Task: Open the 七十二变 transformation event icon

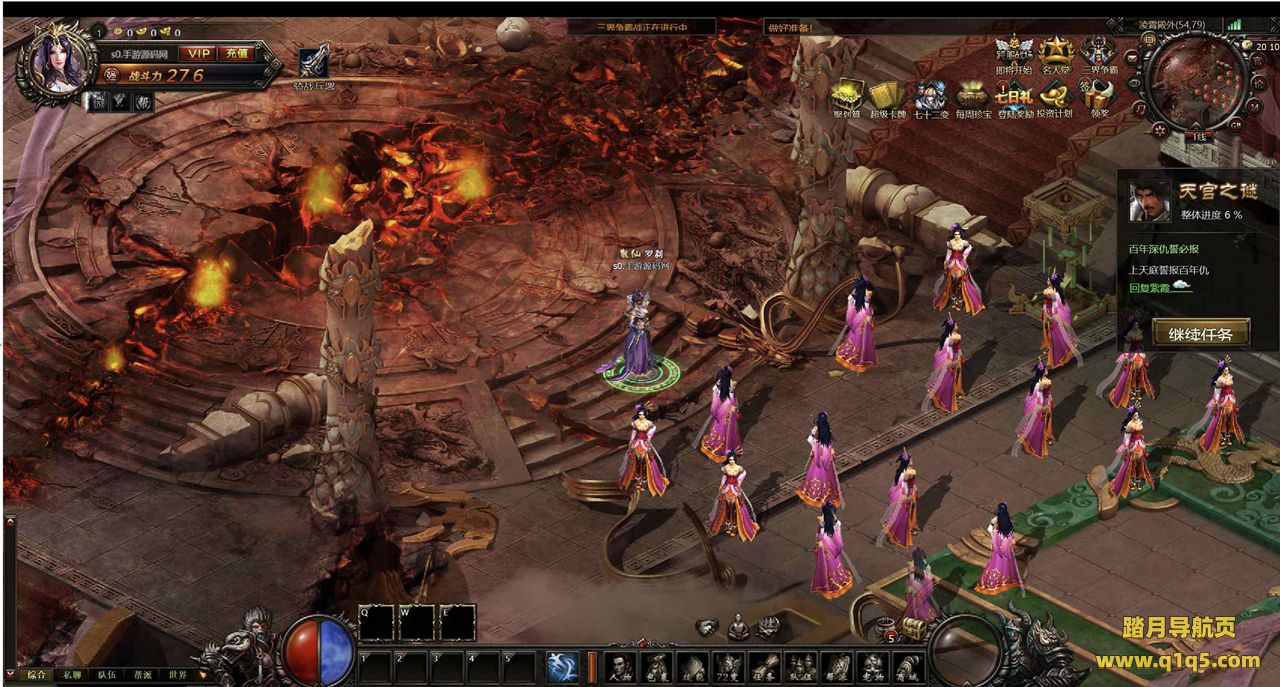Action: tap(930, 98)
